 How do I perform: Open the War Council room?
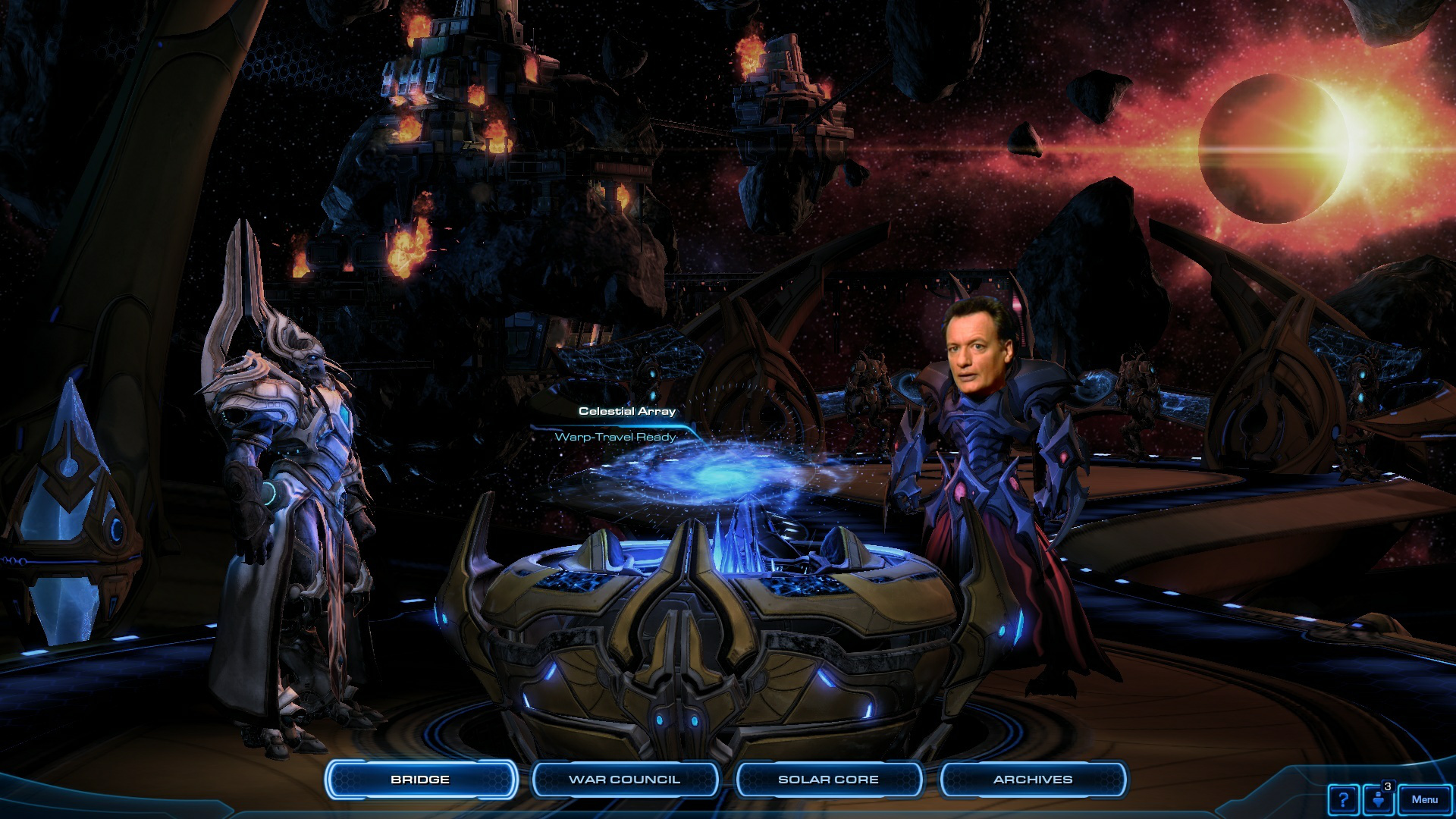(624, 780)
